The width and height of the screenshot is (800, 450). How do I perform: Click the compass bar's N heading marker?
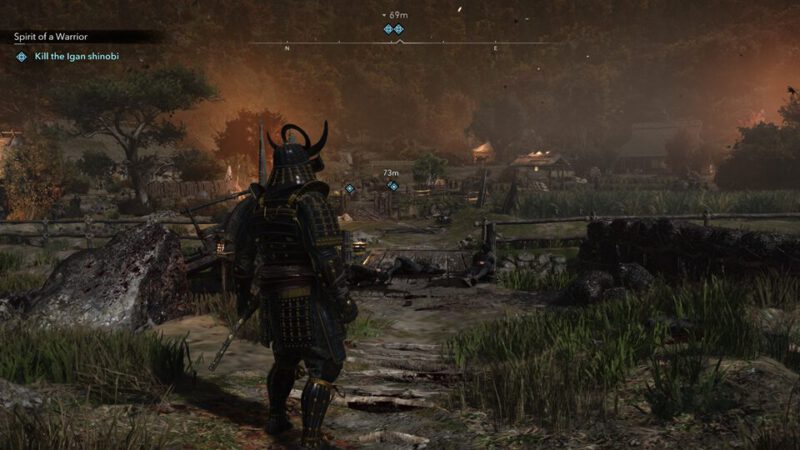coord(287,48)
